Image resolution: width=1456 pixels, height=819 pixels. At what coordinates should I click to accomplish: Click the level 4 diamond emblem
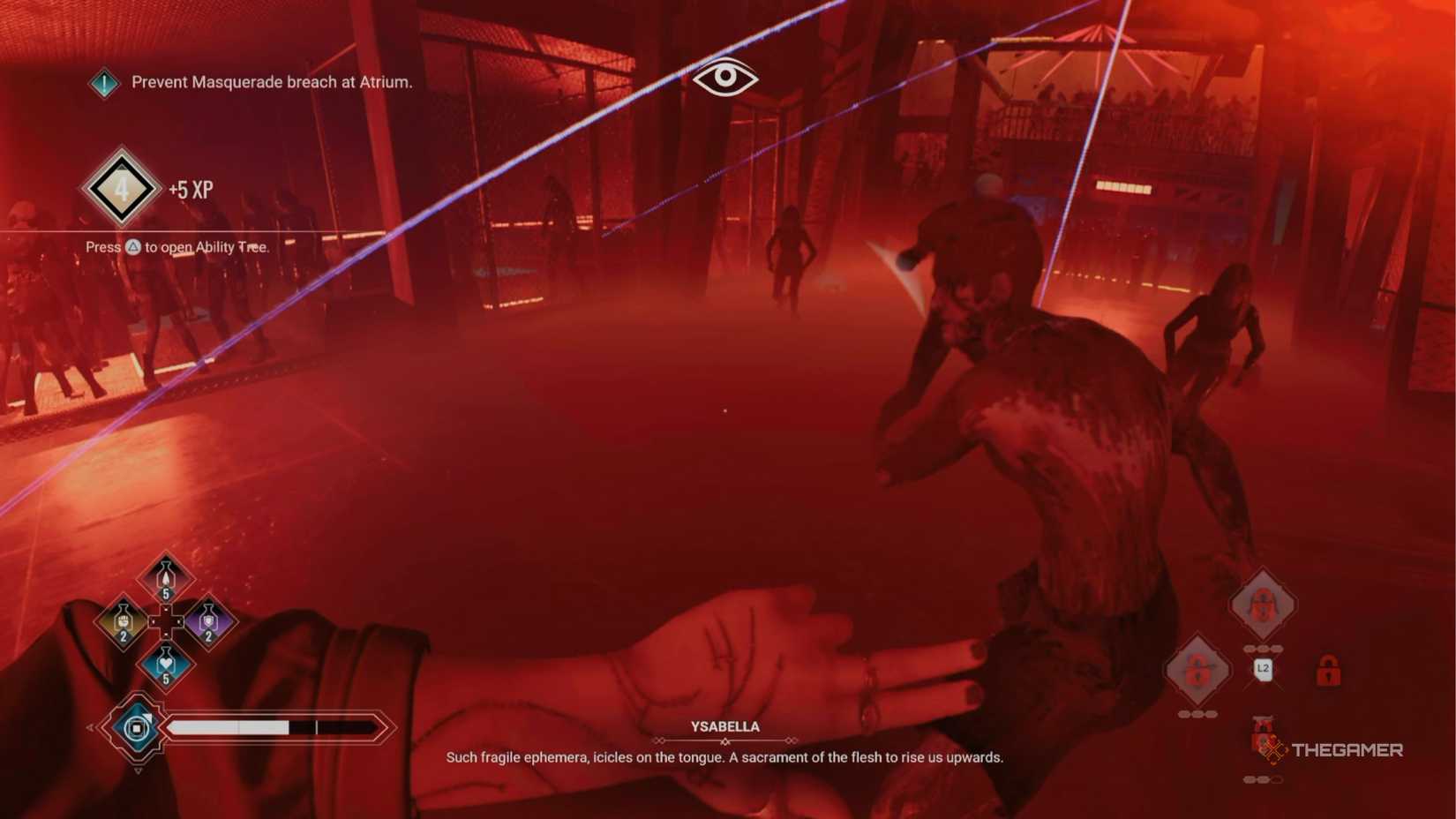[x=124, y=187]
